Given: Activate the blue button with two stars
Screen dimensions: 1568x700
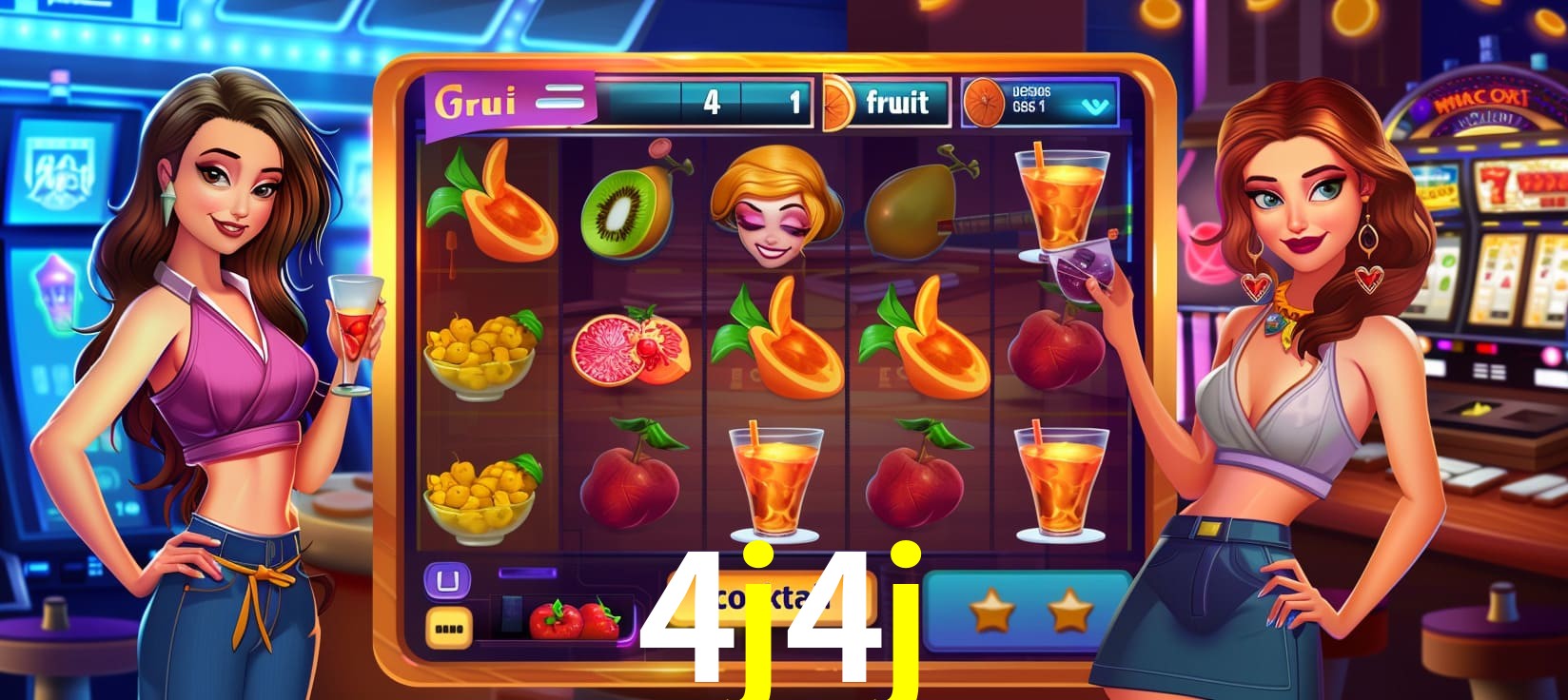Looking at the screenshot, I should click(x=1029, y=611).
